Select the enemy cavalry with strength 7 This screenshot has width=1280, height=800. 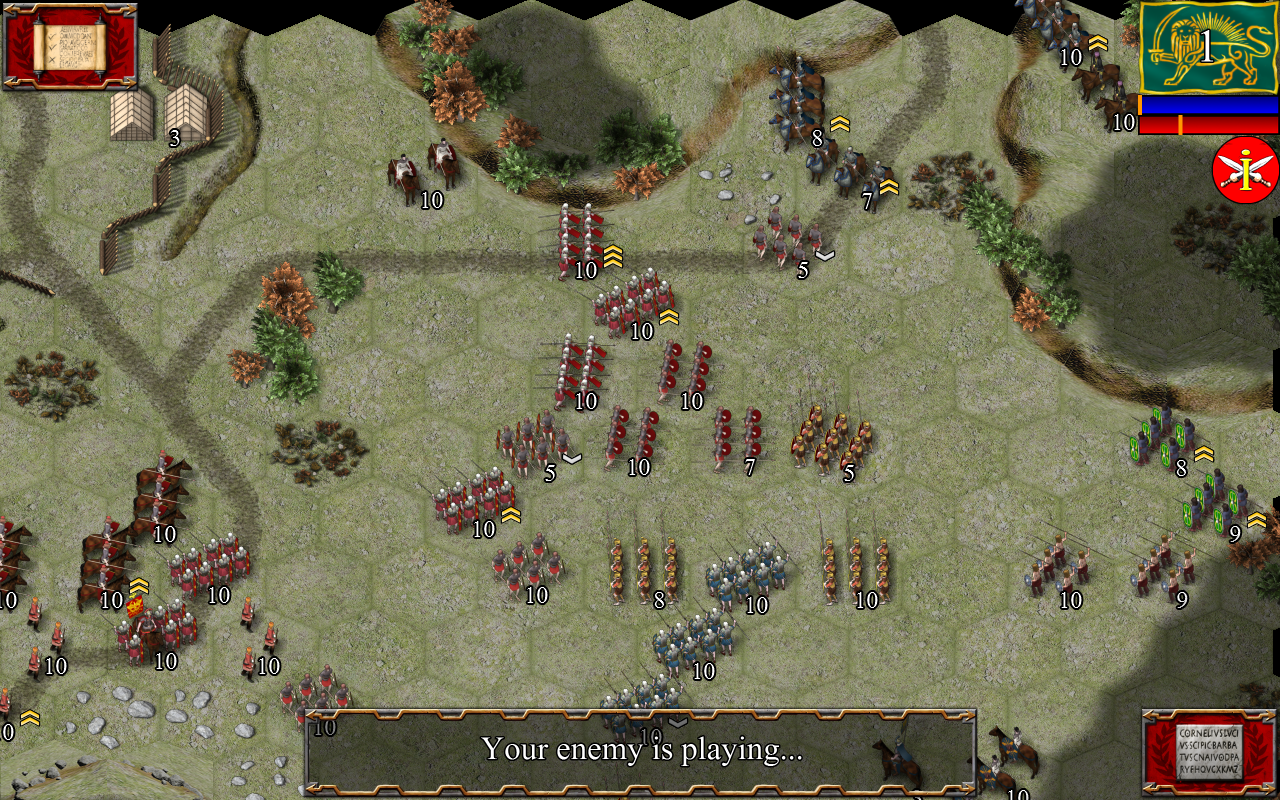click(x=855, y=175)
